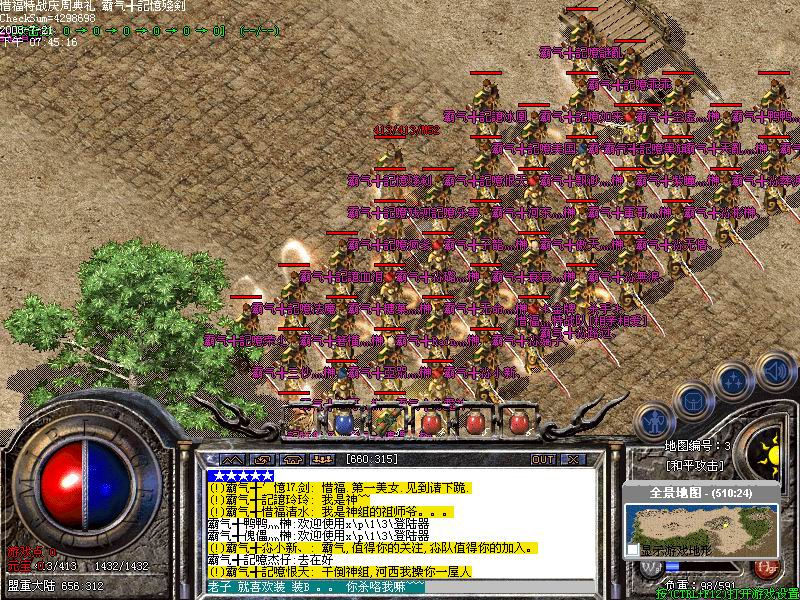Open the bag inventory round button
Viewport: 800px width, 600px height.
[x=693, y=400]
